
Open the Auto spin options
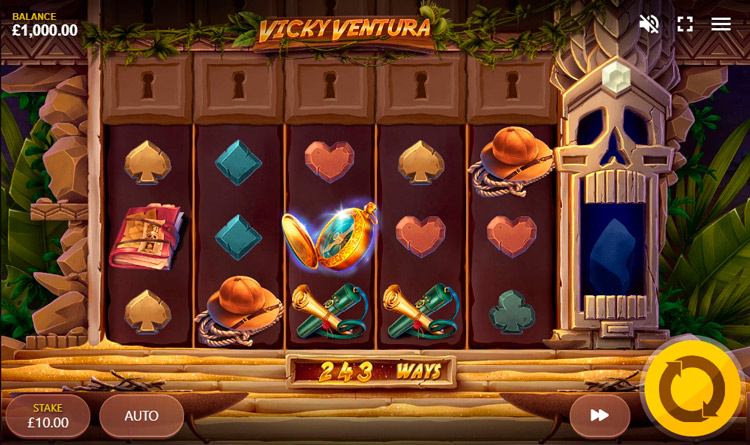point(141,416)
